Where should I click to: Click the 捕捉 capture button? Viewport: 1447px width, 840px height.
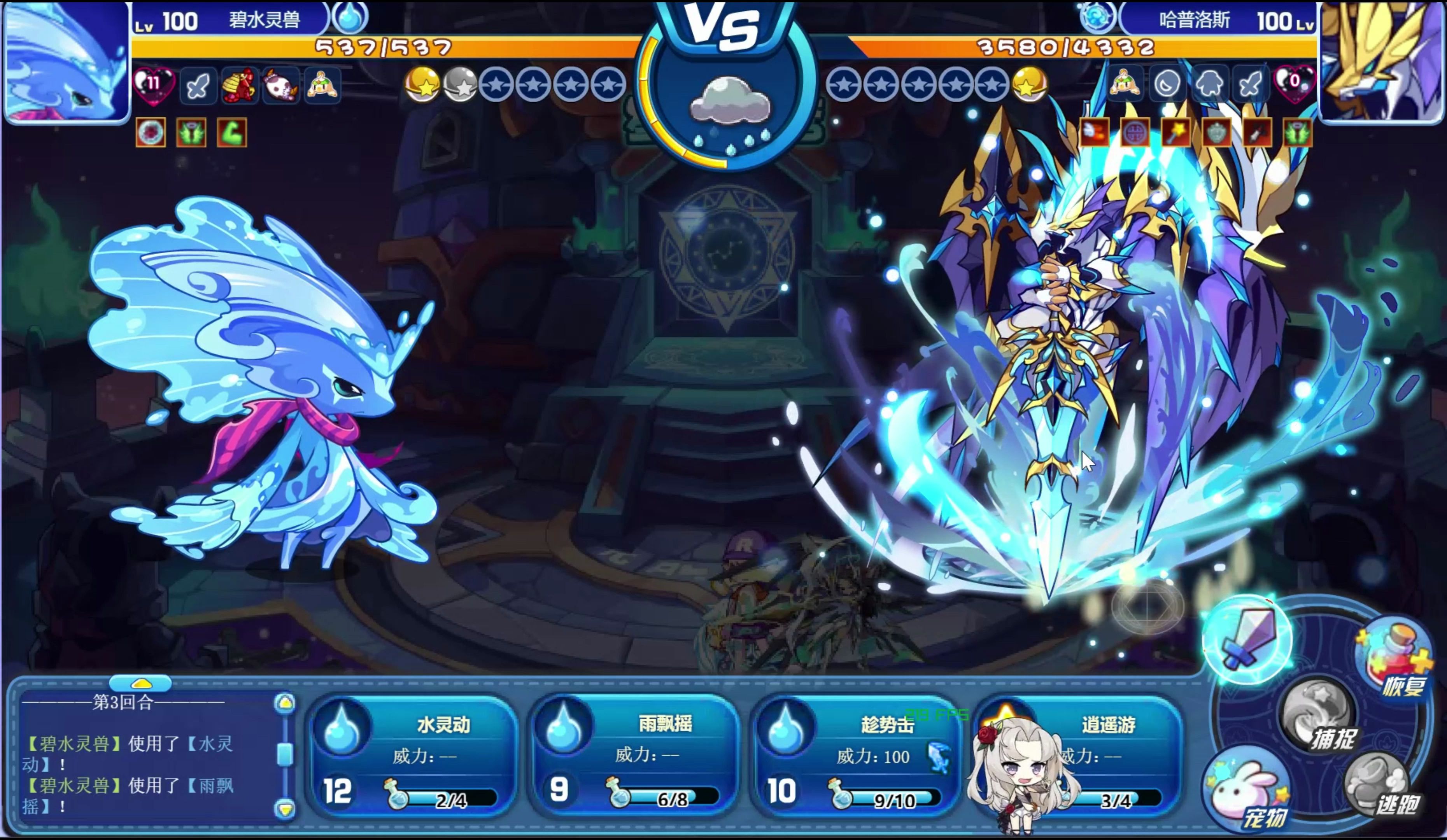1321,718
